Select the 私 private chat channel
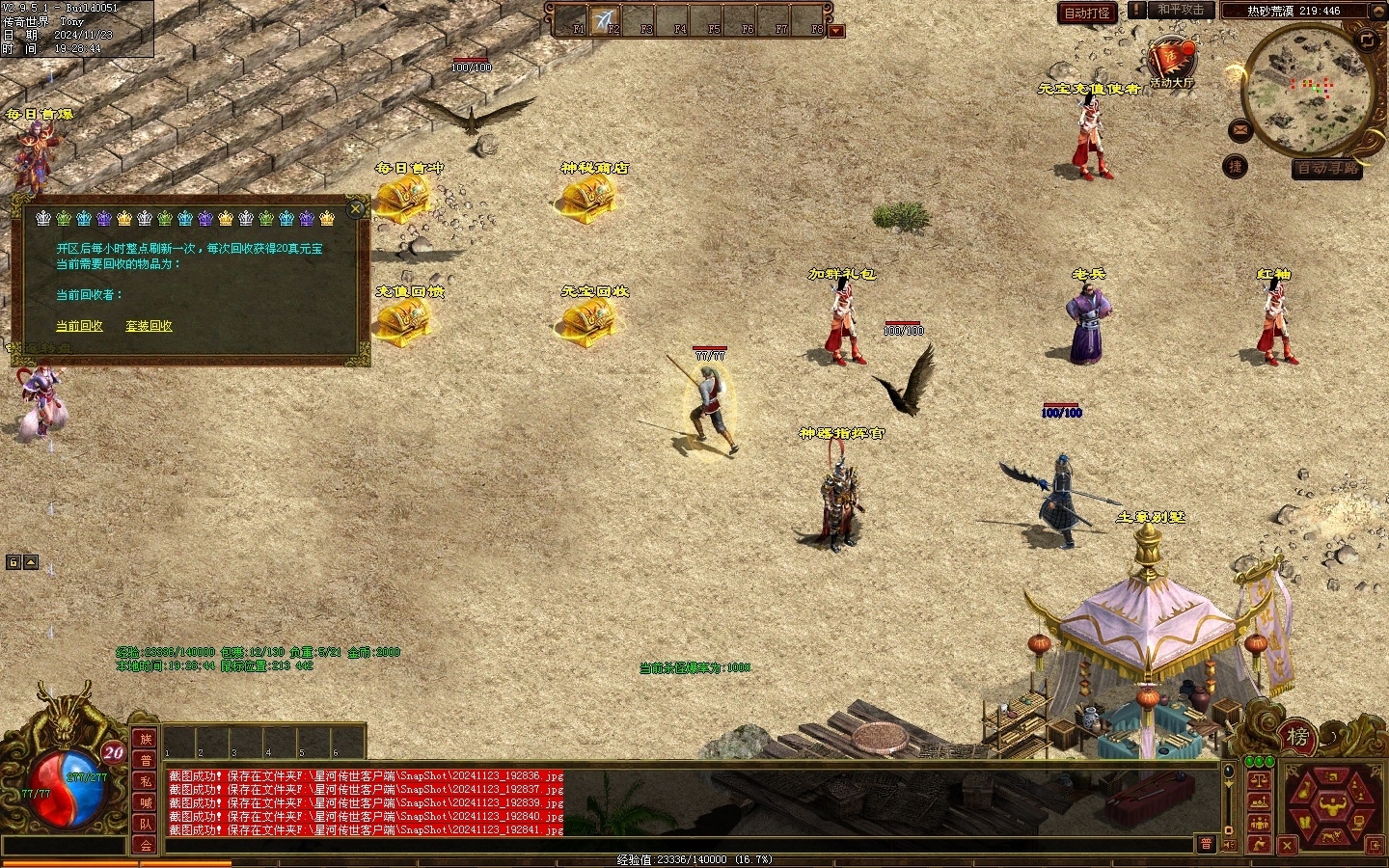Viewport: 1389px width, 868px height. [146, 781]
